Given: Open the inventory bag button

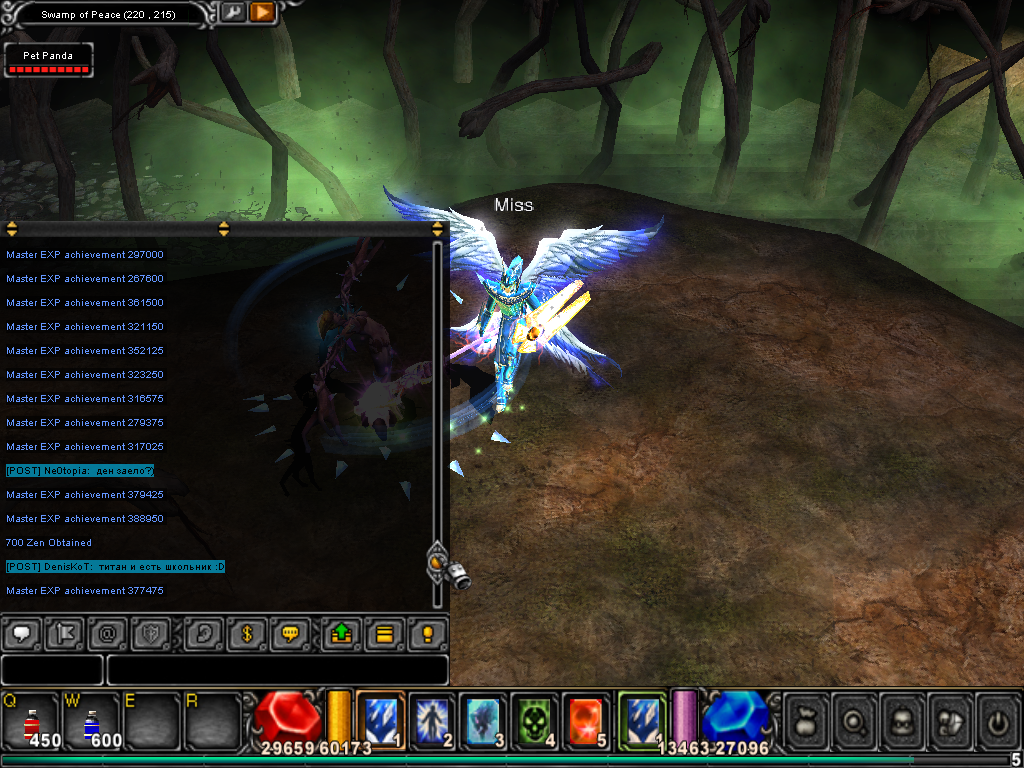Looking at the screenshot, I should click(806, 720).
